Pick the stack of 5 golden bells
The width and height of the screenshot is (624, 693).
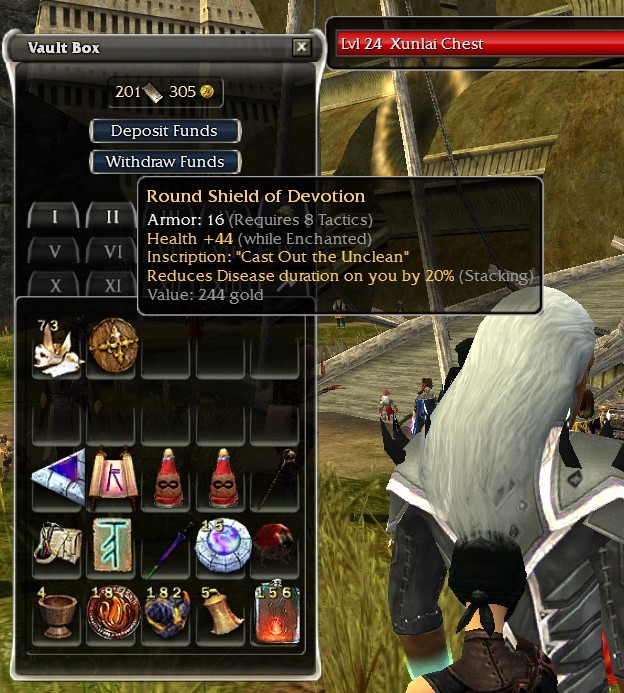220,613
